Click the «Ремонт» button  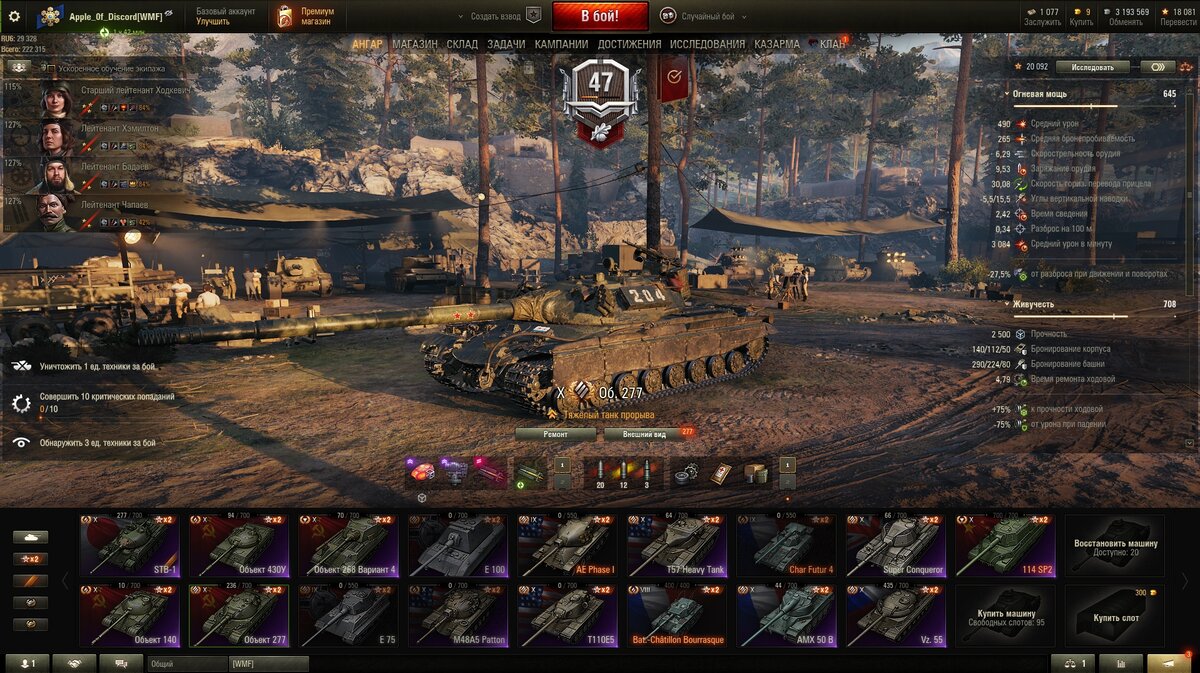tap(556, 434)
